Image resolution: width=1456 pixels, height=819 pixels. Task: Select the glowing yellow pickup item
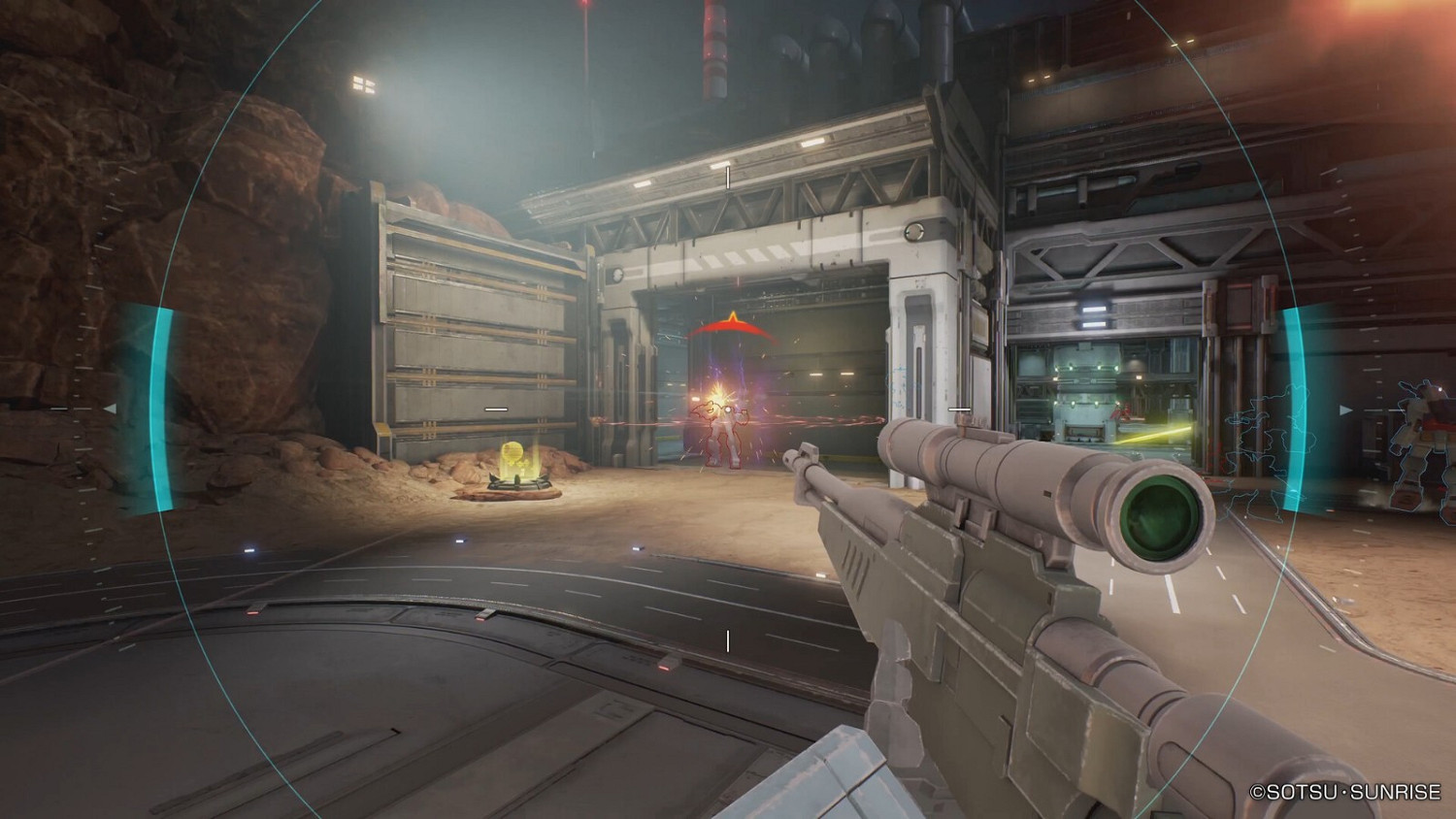513,454
